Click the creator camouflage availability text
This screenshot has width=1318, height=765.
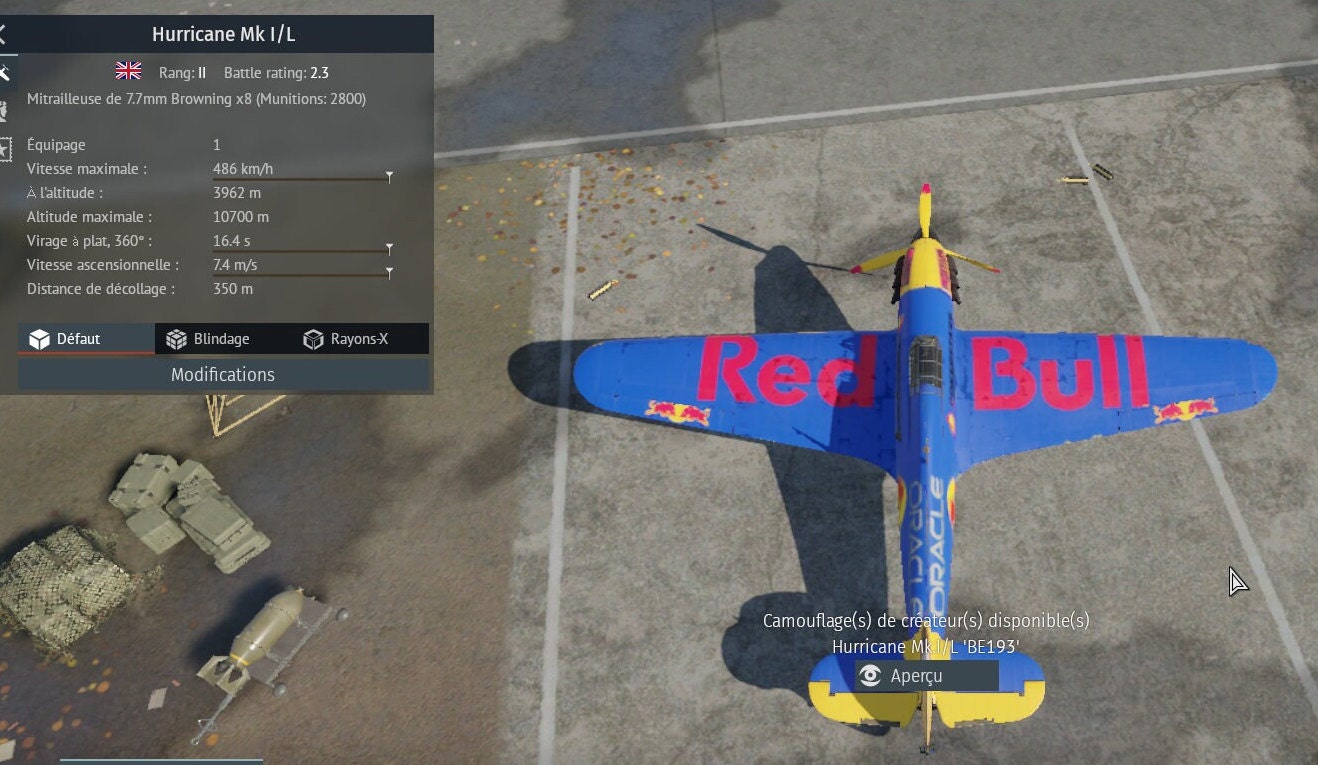pyautogui.click(x=928, y=621)
